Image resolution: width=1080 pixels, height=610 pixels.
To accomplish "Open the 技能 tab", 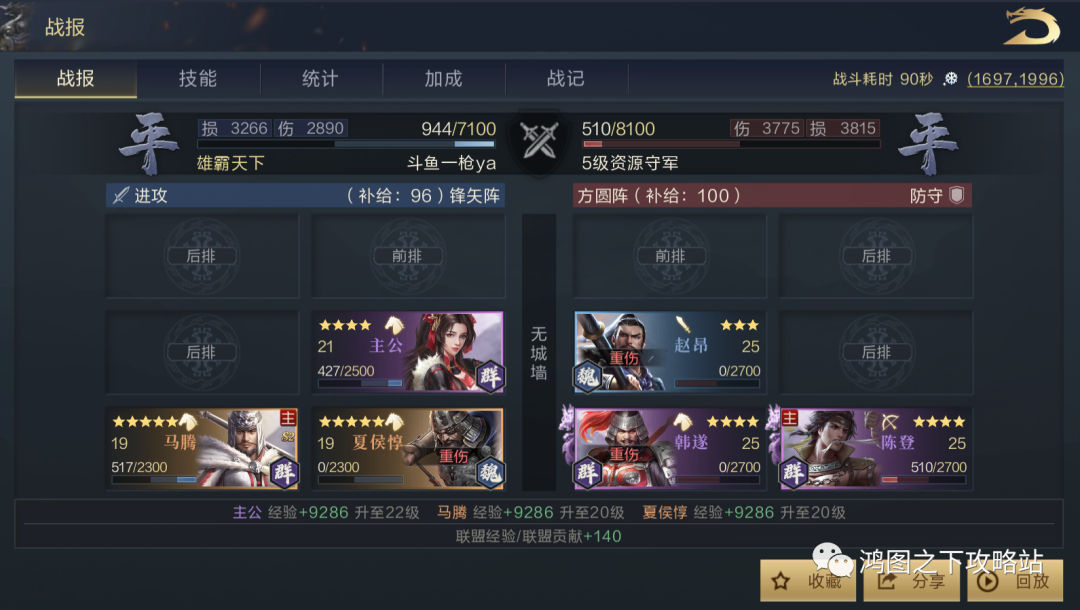I will tap(198, 79).
